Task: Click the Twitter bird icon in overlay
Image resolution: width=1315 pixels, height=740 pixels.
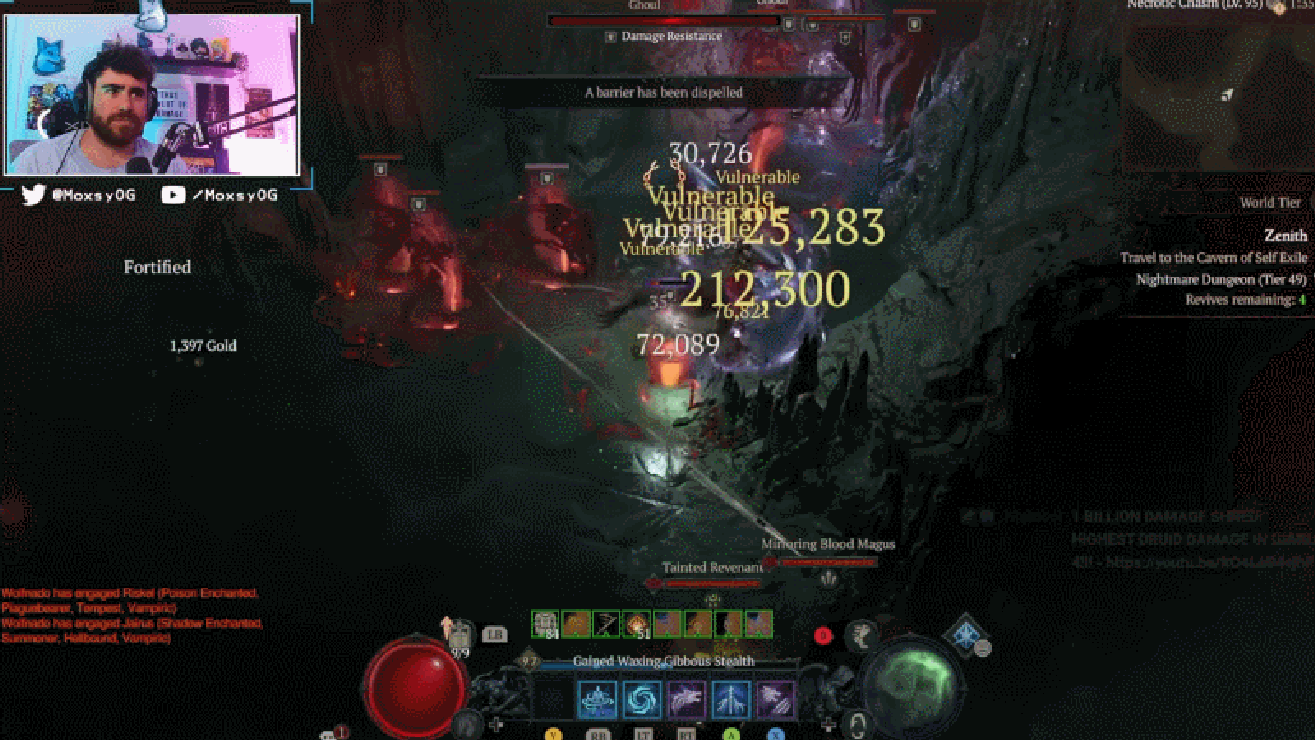Action: [x=33, y=193]
